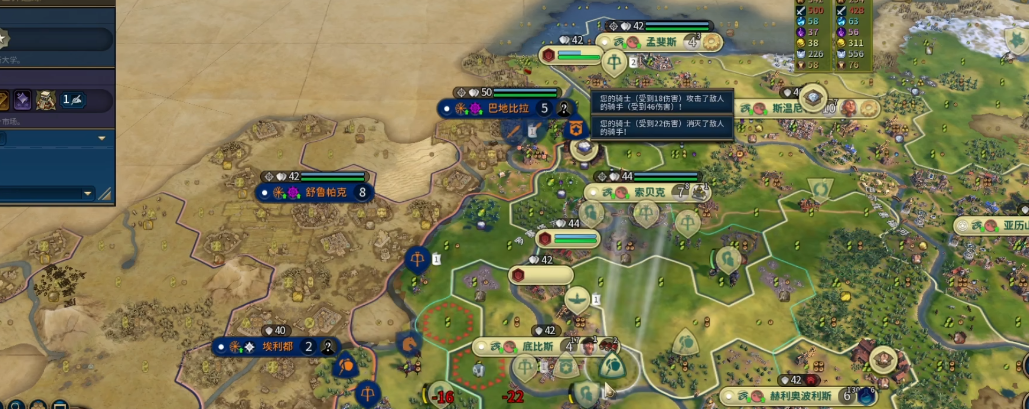Screen dimensions: 1029x409
Task: Select the 孟斐斯 city banner
Action: coord(660,42)
